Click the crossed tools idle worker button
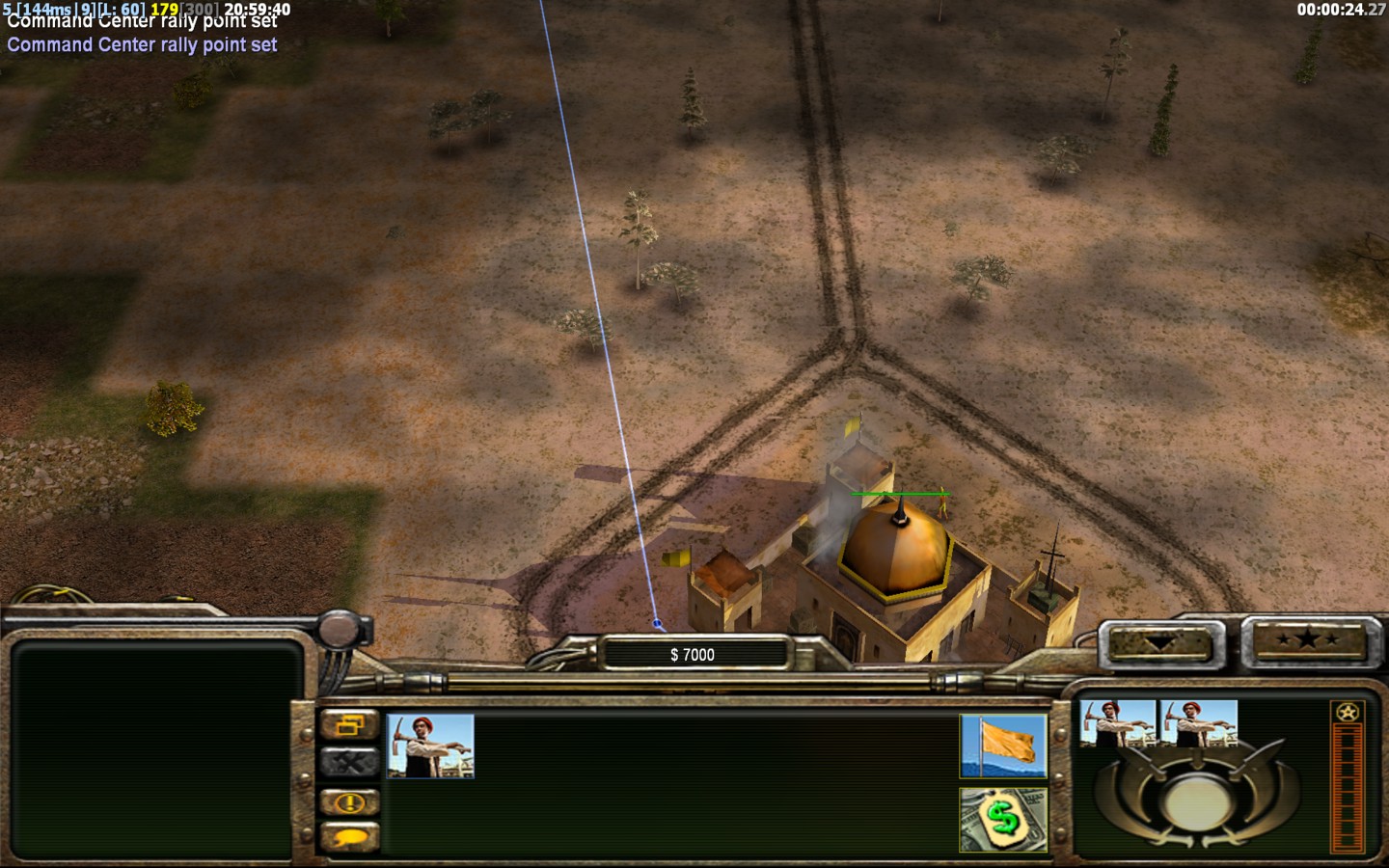Screen dimensions: 1389x868 [x=349, y=763]
